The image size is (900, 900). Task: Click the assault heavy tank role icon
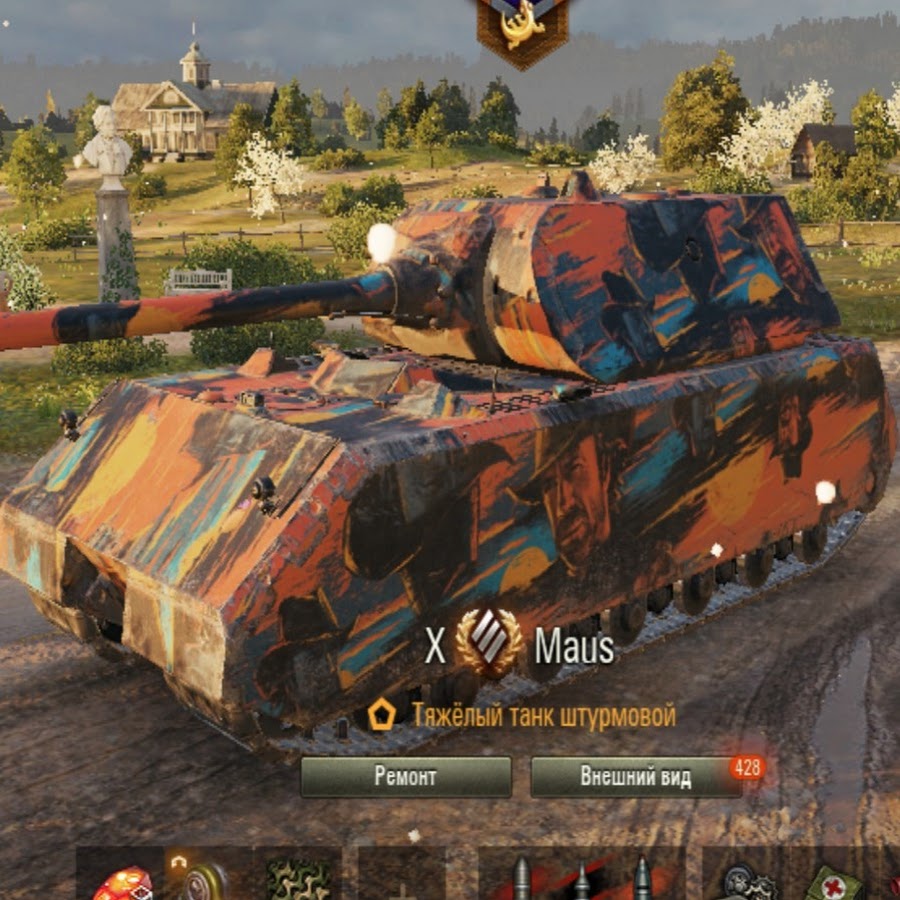(x=381, y=715)
